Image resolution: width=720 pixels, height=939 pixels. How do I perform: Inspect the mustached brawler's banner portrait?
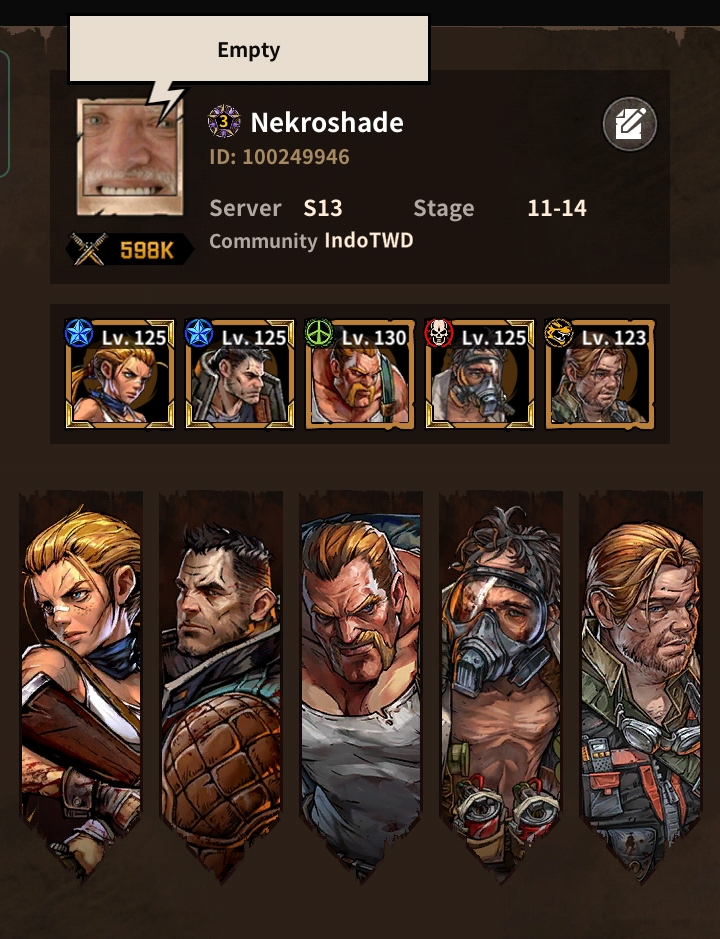pyautogui.click(x=360, y=680)
